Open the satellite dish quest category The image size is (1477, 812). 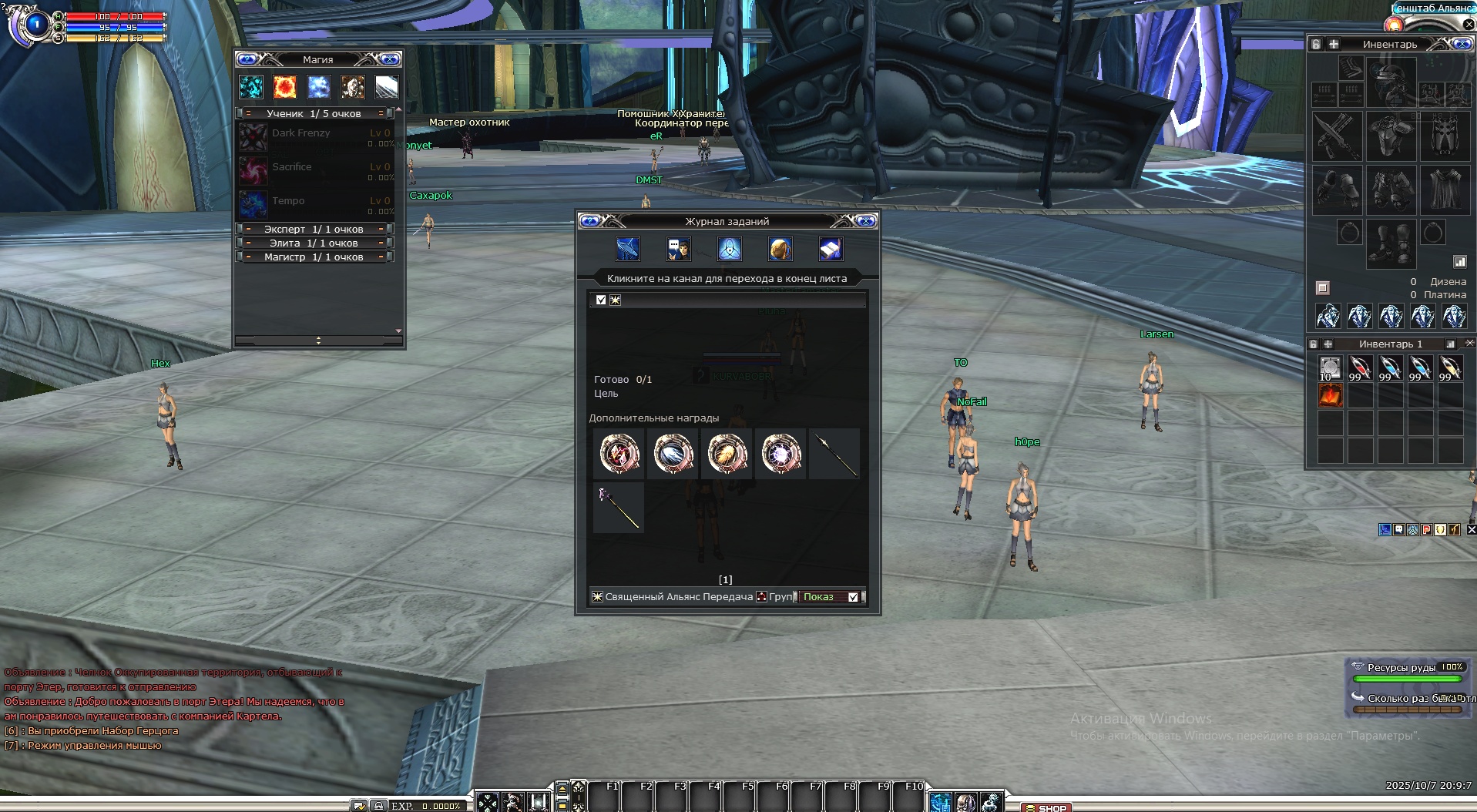(x=627, y=249)
